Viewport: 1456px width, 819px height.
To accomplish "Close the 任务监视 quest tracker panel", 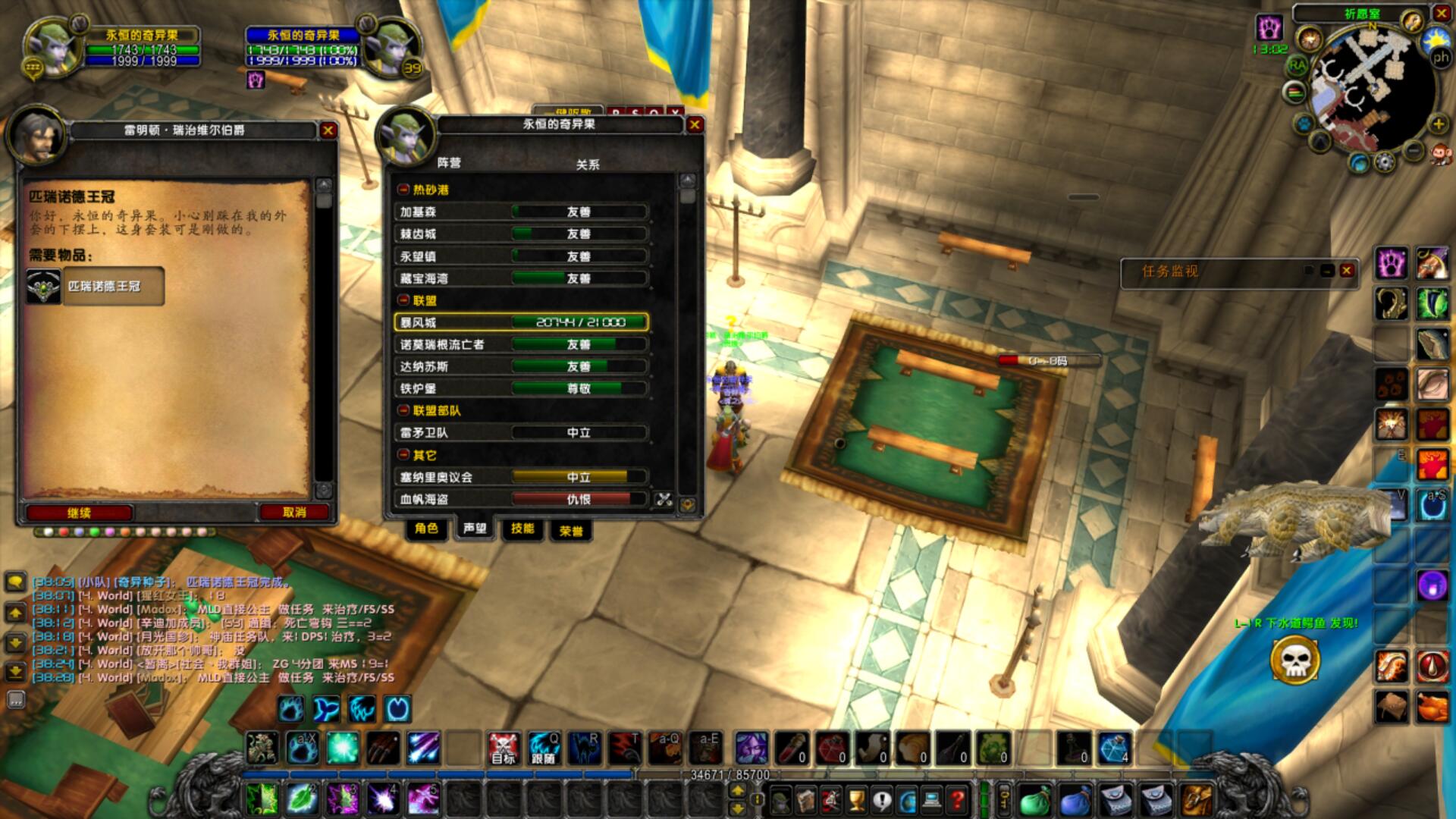I will (1347, 271).
